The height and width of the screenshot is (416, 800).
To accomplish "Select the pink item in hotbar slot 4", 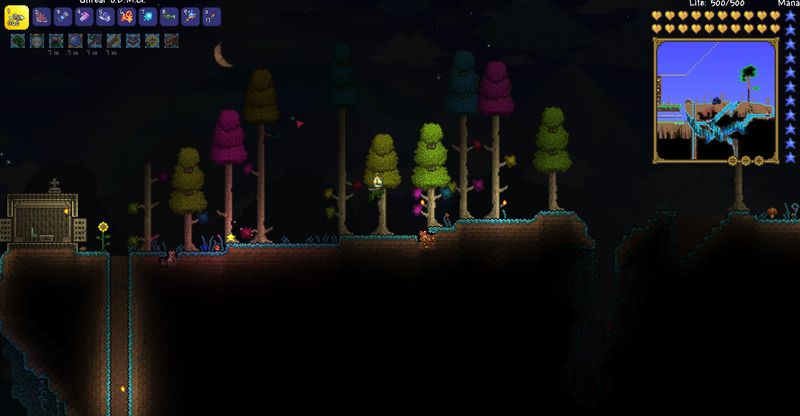I will (x=84, y=17).
